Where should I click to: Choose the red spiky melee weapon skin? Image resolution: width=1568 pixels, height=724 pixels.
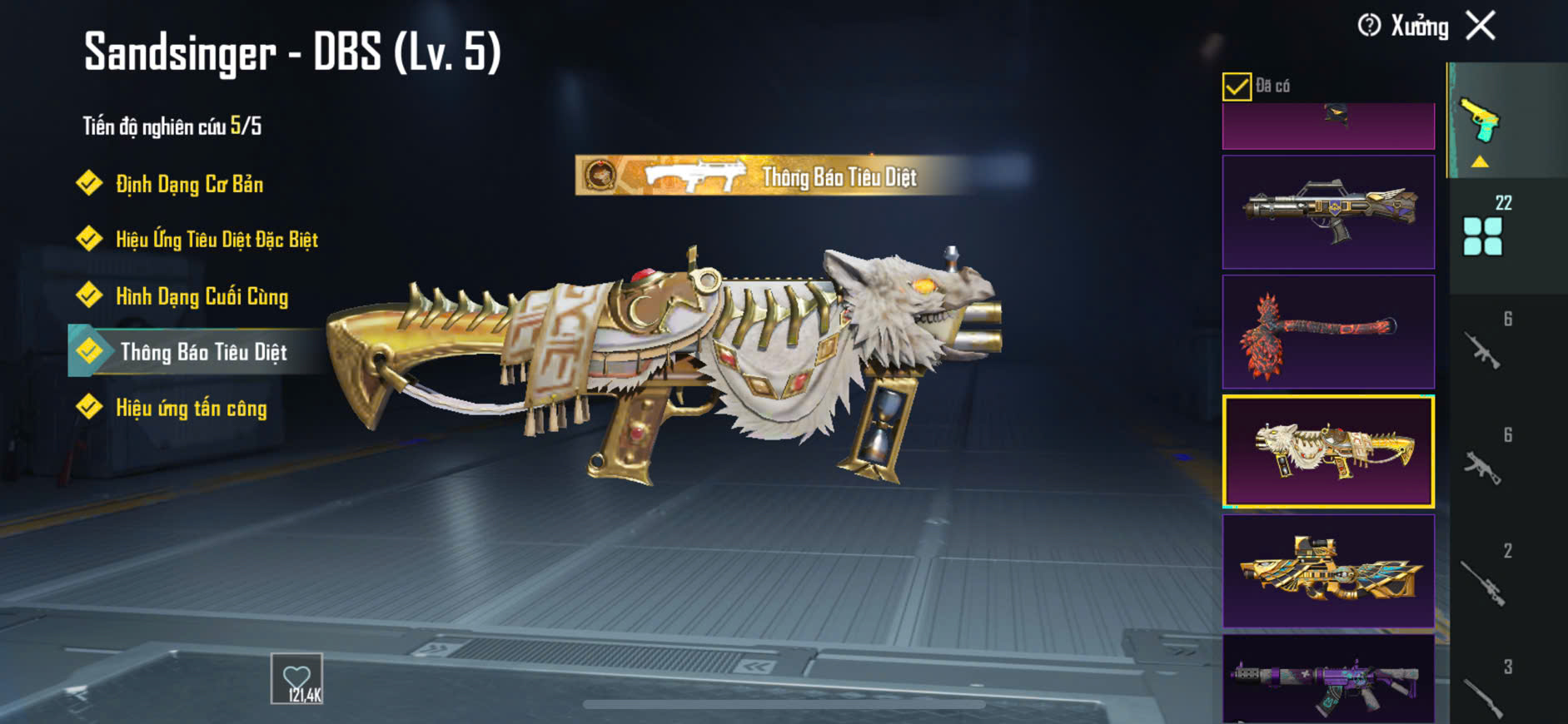tap(1328, 332)
